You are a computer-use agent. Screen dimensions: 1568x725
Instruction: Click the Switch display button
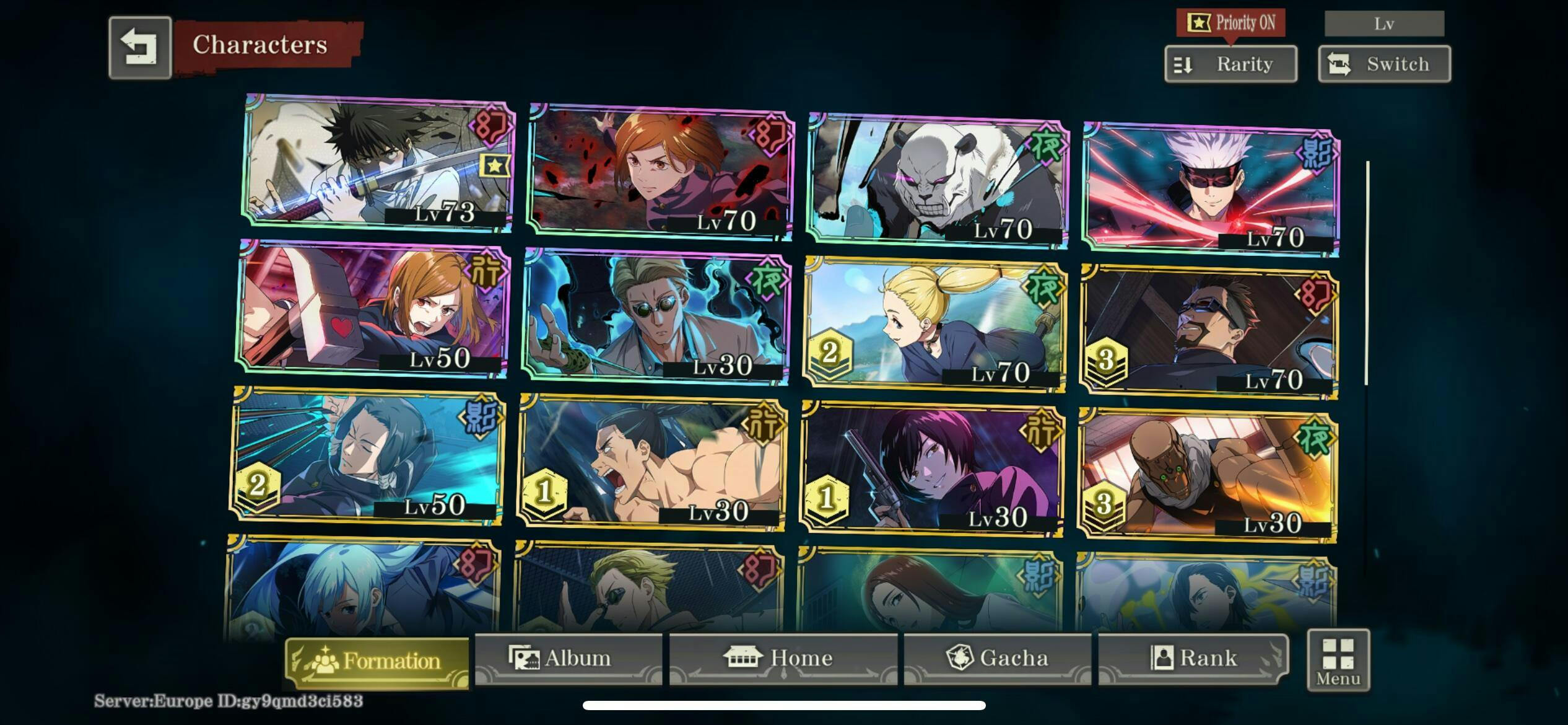[1384, 64]
